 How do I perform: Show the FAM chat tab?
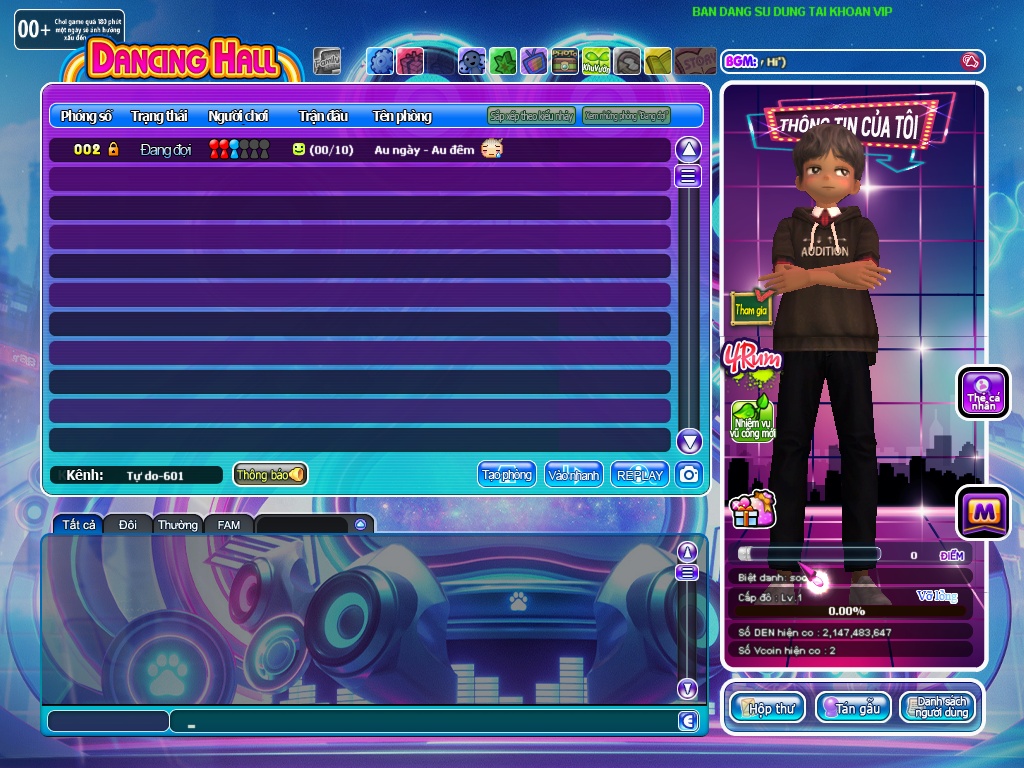229,524
